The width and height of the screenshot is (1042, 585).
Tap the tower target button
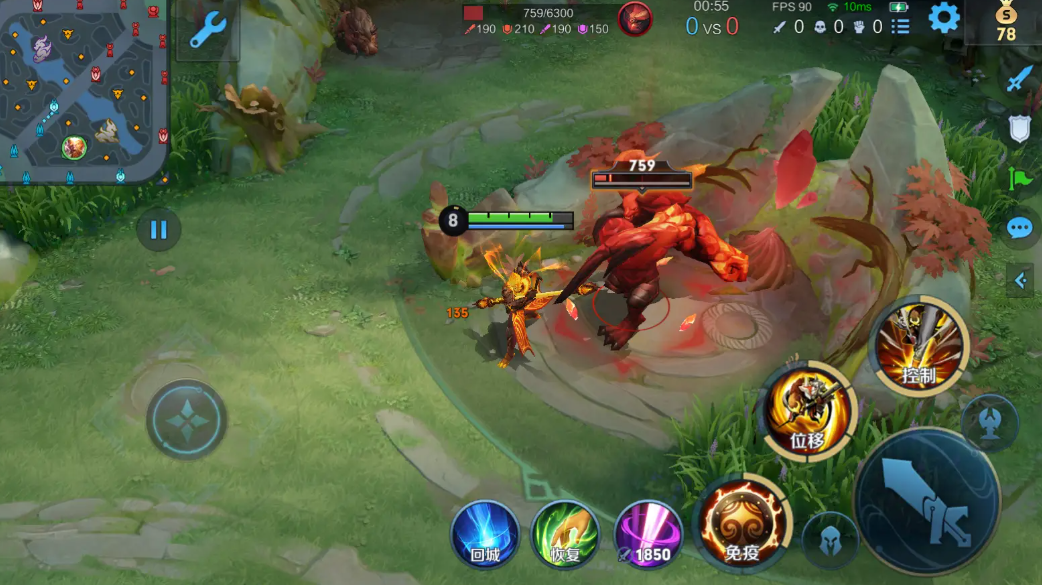pos(989,421)
